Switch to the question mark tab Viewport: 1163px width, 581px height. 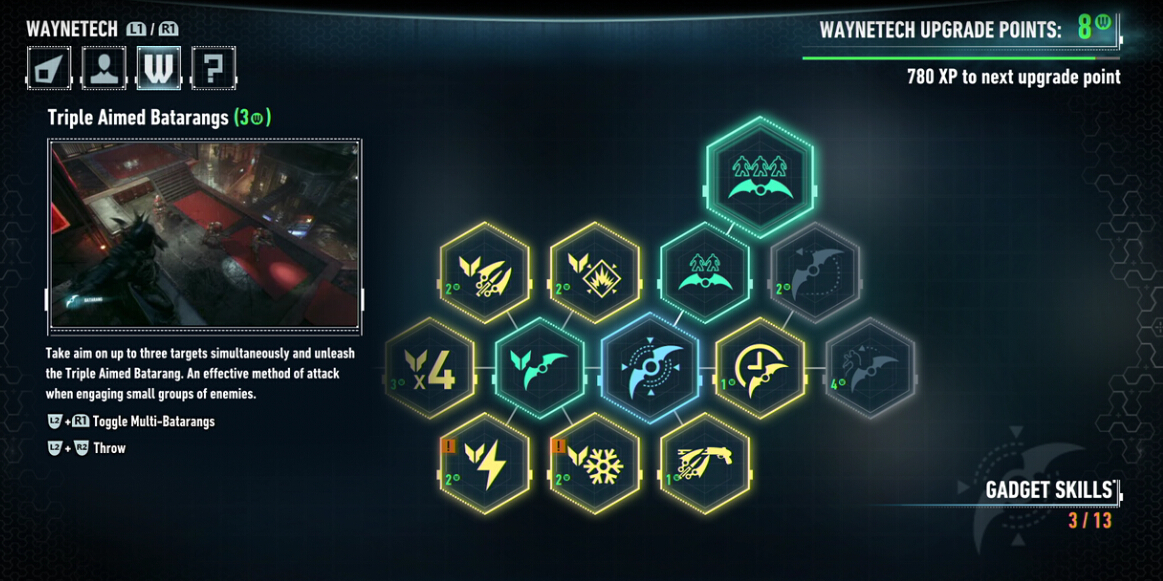tap(213, 68)
